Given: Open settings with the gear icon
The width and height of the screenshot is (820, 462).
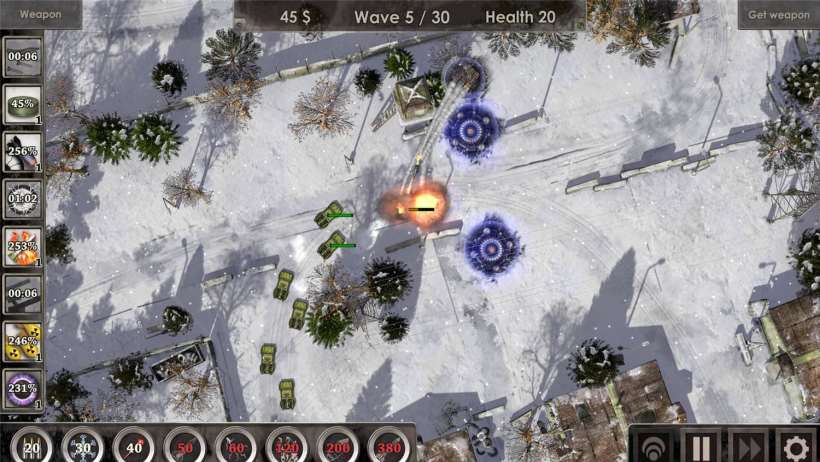Looking at the screenshot, I should (796, 446).
